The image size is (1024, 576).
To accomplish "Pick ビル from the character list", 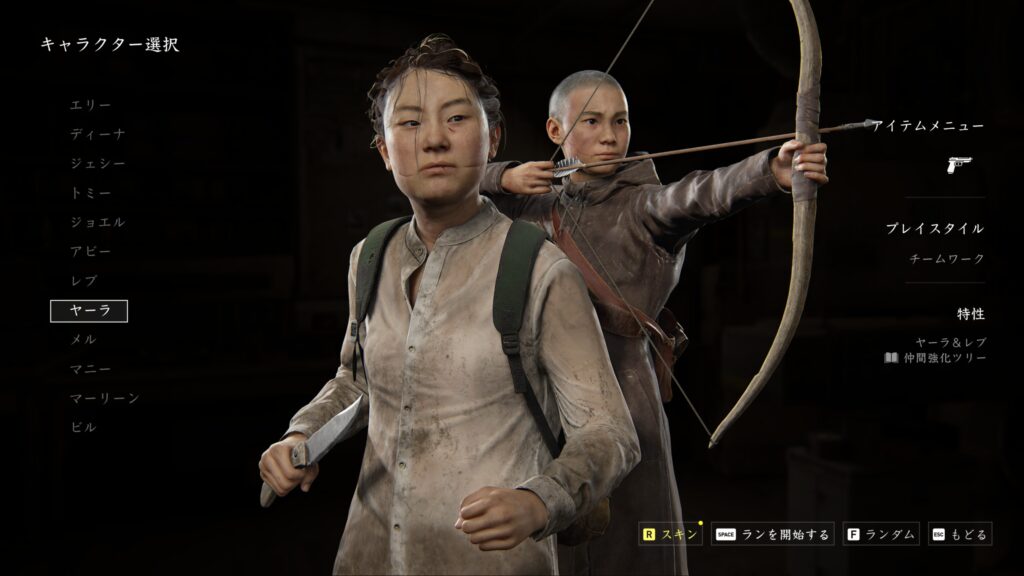I will [x=83, y=427].
